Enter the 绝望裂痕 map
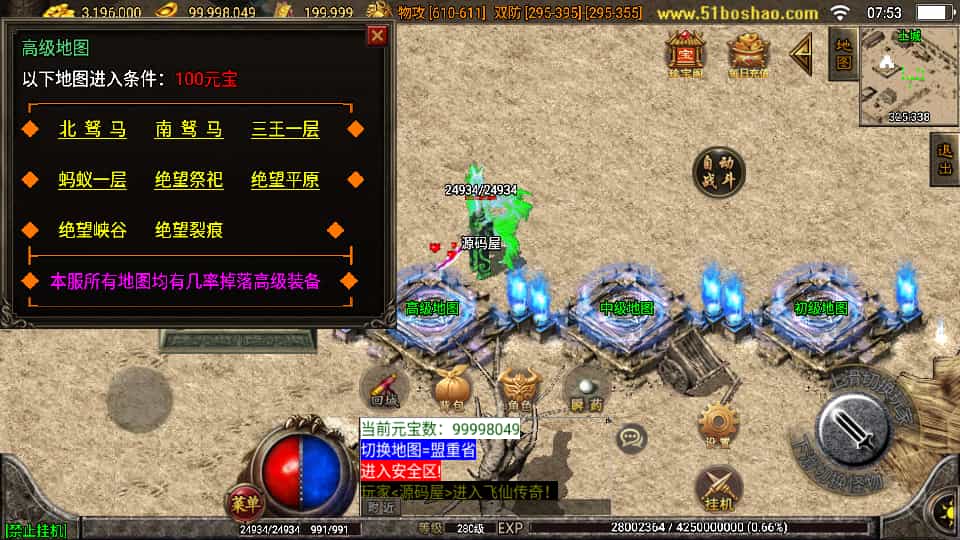 (189, 231)
